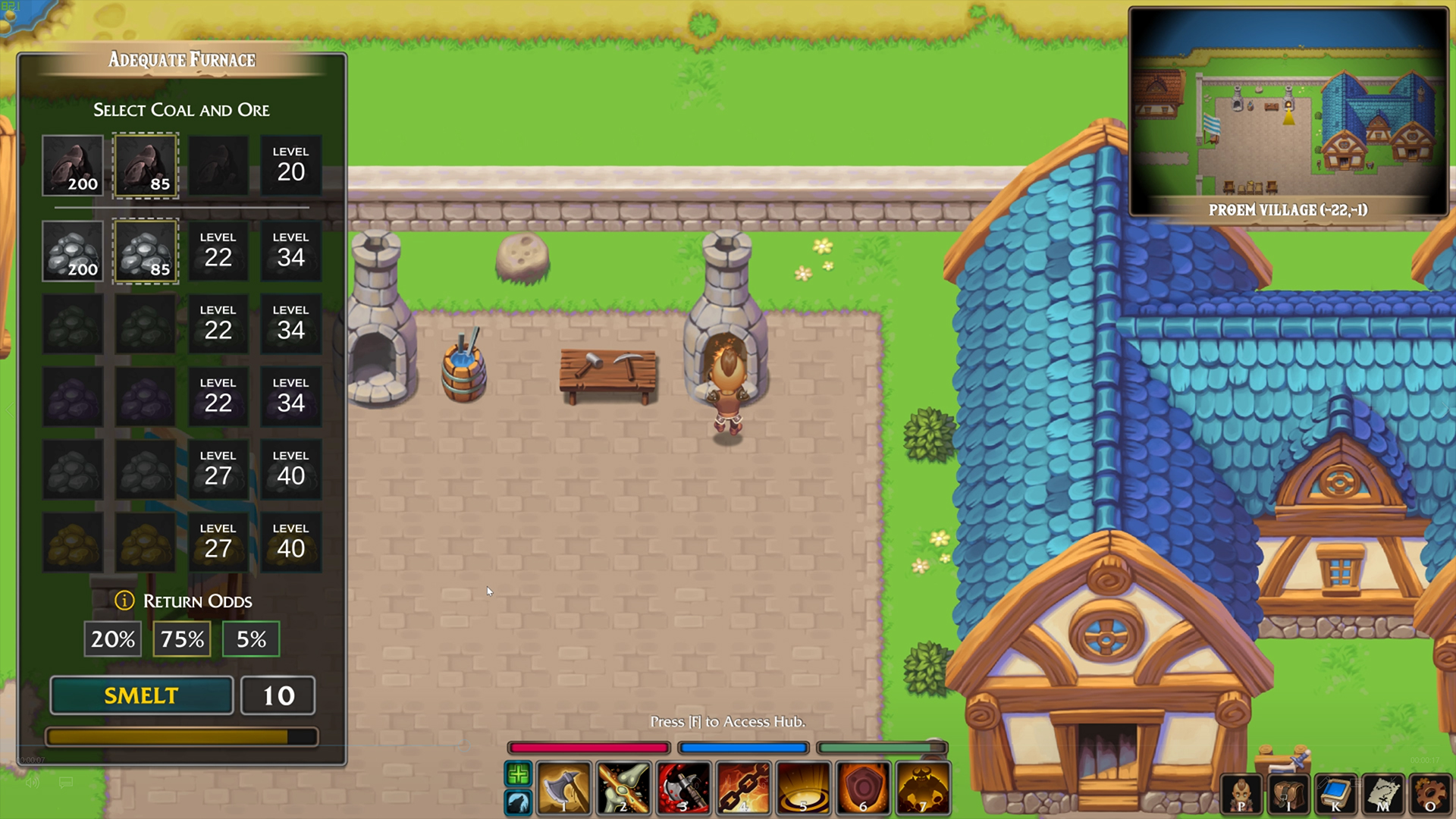This screenshot has height=819, width=1456.
Task: Trigger the fiery chain ability in slot 4
Action: click(x=743, y=789)
